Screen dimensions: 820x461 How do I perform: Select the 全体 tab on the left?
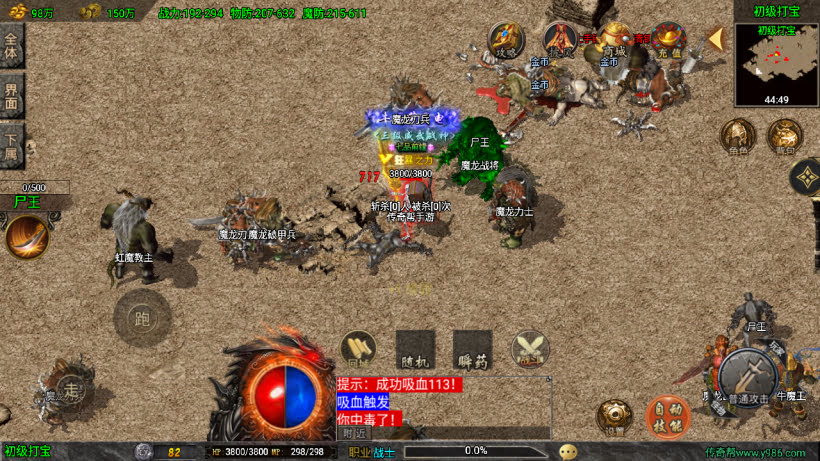click(x=12, y=46)
